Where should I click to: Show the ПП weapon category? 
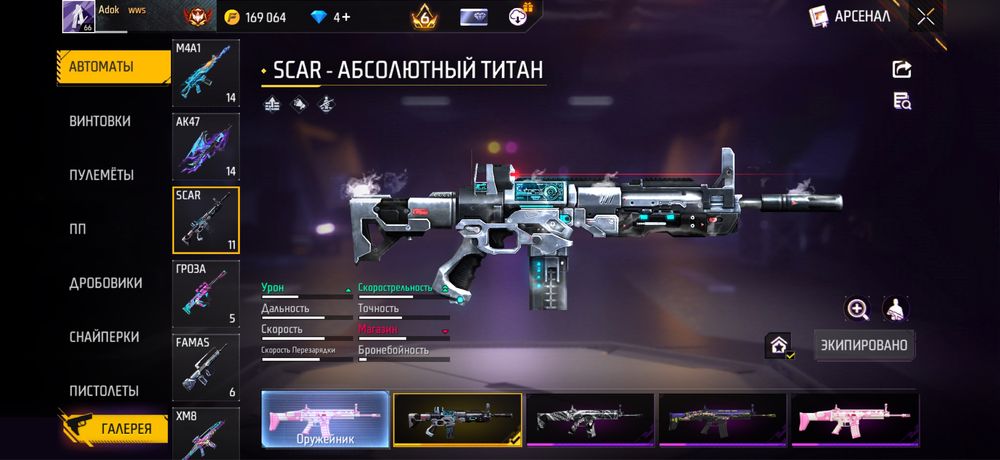coord(77,229)
